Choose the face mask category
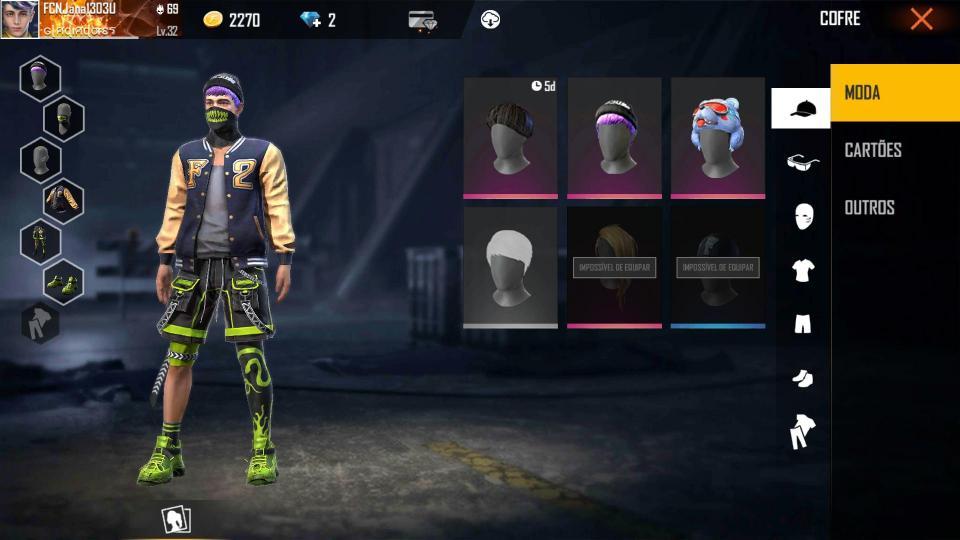960x540 pixels. point(801,216)
